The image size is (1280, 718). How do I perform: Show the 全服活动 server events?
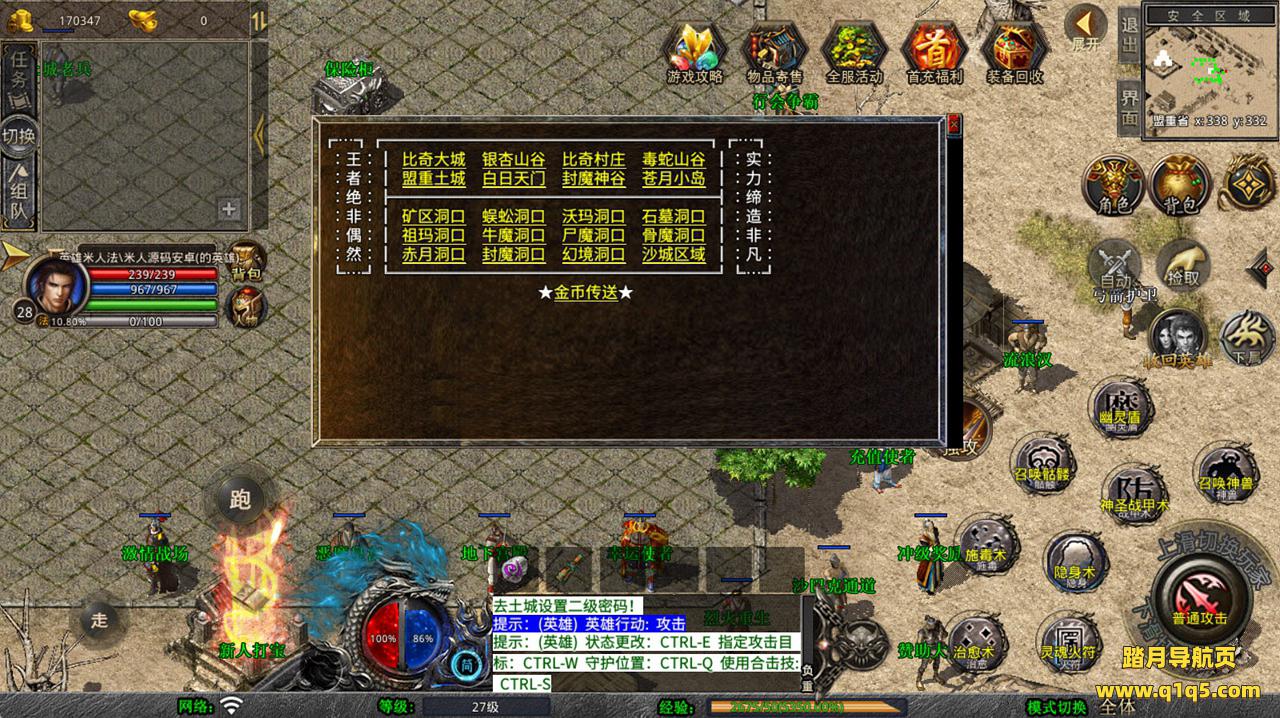pyautogui.click(x=854, y=52)
